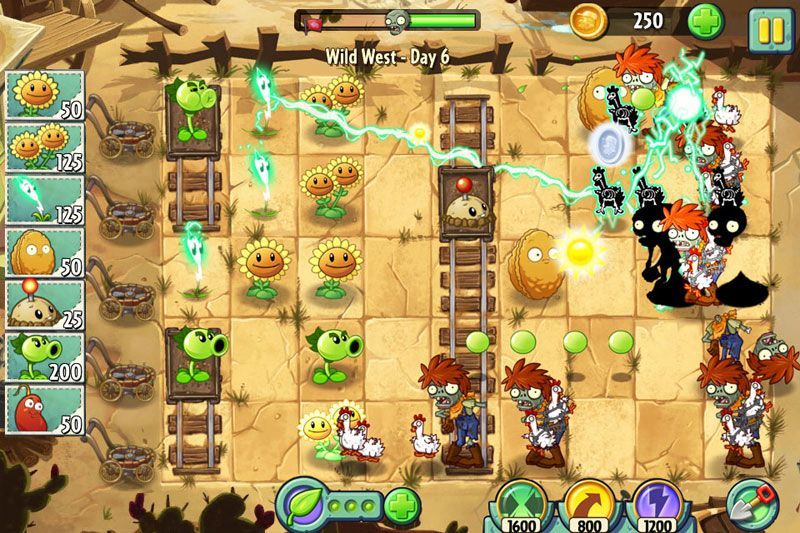800x533 pixels.
Task: Pick the Chili Bean seed packet
Action: pyautogui.click(x=45, y=410)
